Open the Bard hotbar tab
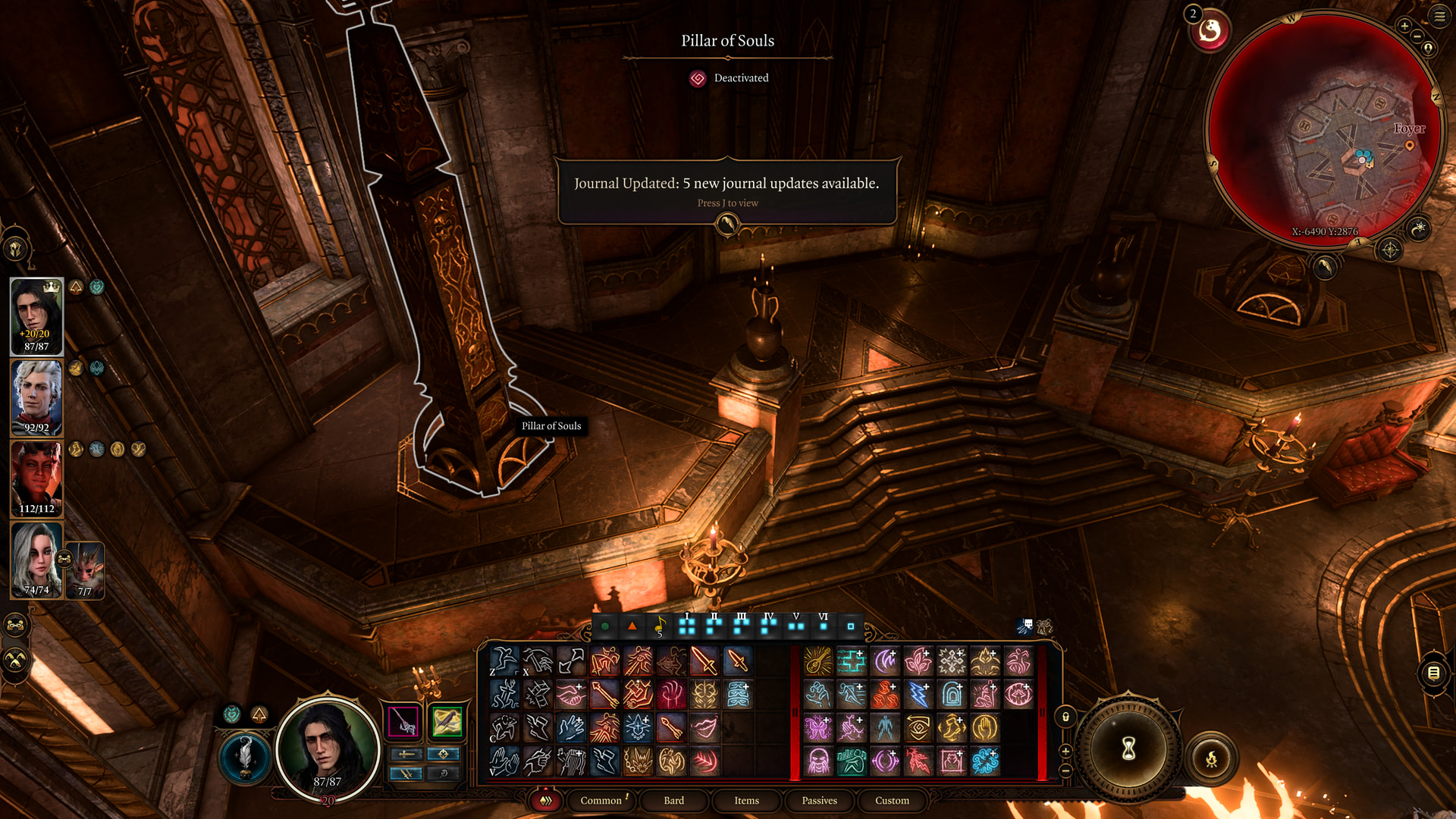This screenshot has height=819, width=1456. (x=673, y=800)
